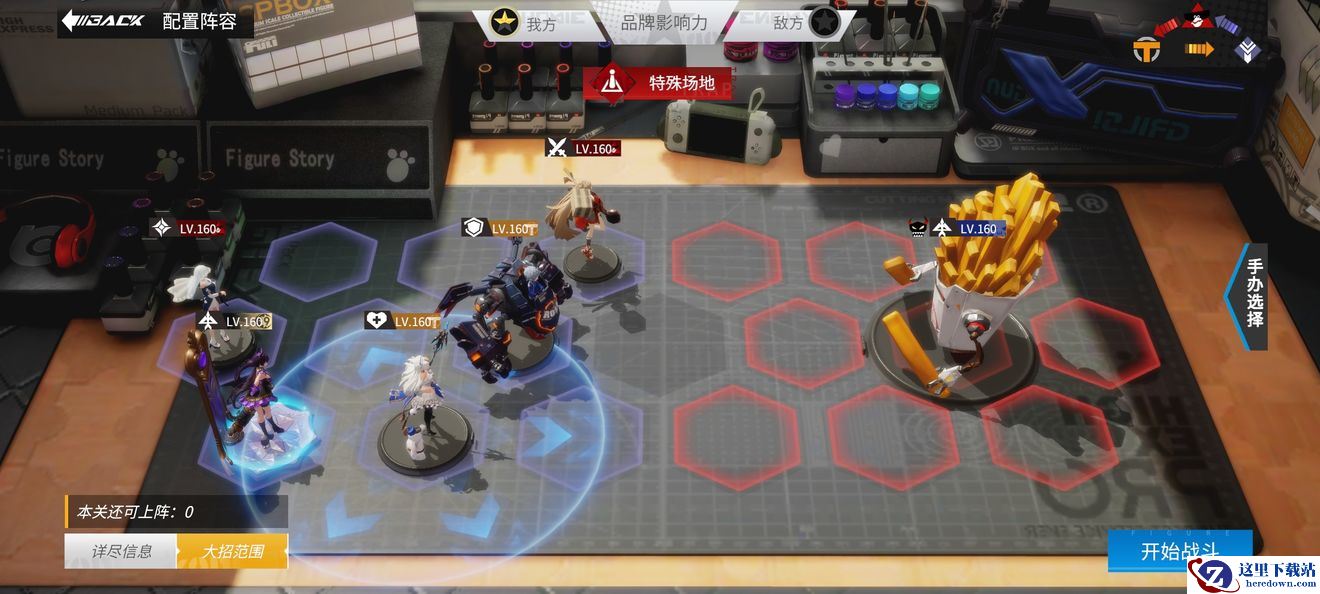The width and height of the screenshot is (1320, 594).
Task: Select the small white-haired back-row figure
Action: pyautogui.click(x=202, y=290)
